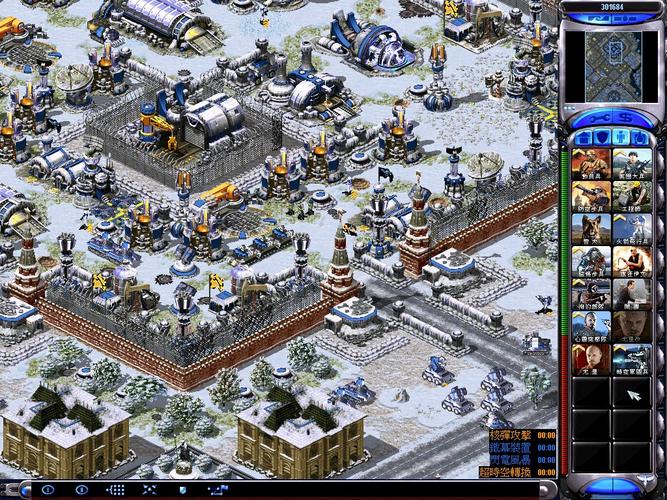Switch to the infantry build tab
Viewport: 667px width, 500px height.
pyautogui.click(x=621, y=138)
